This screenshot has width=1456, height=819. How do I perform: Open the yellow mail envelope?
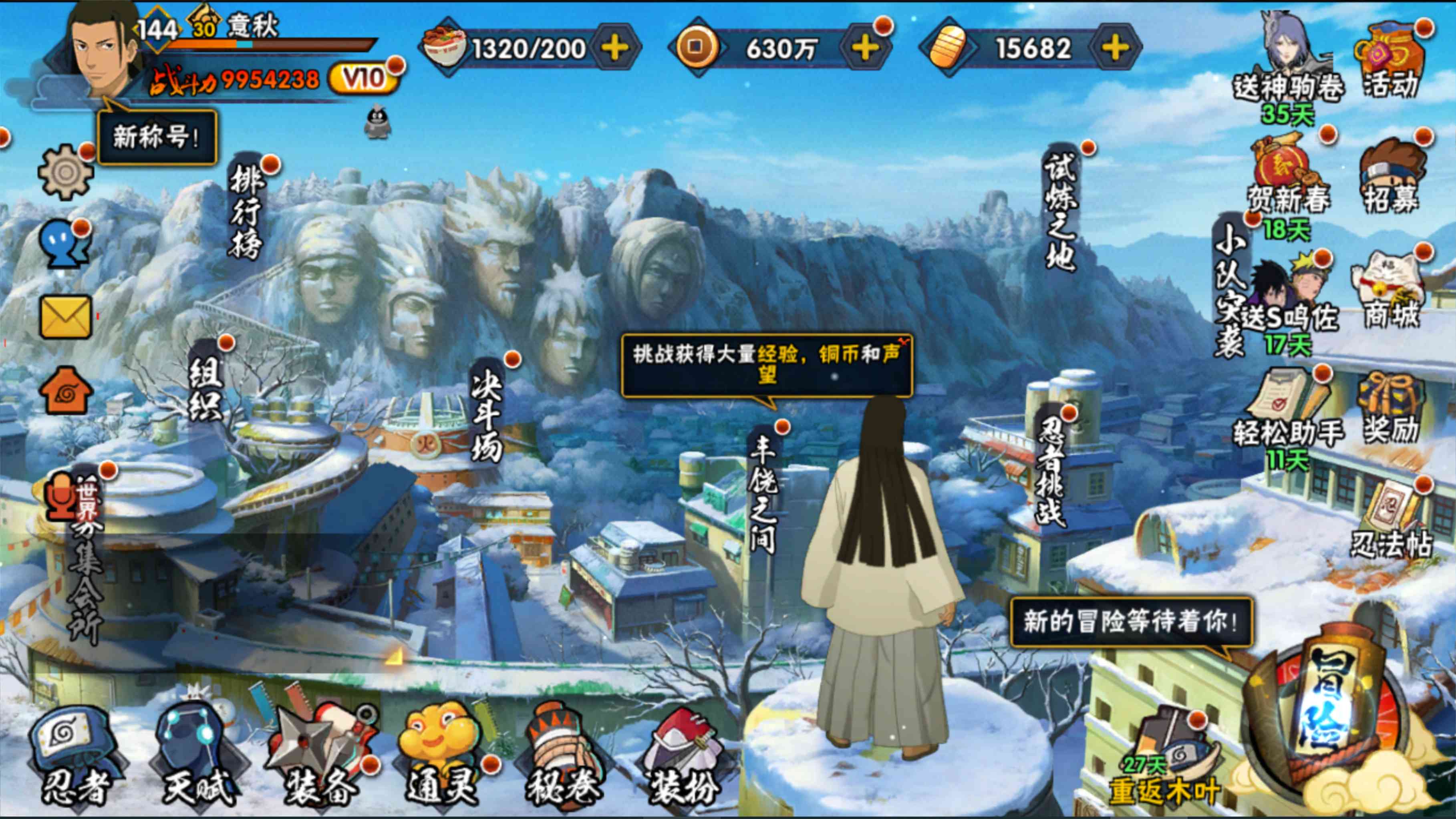66,316
